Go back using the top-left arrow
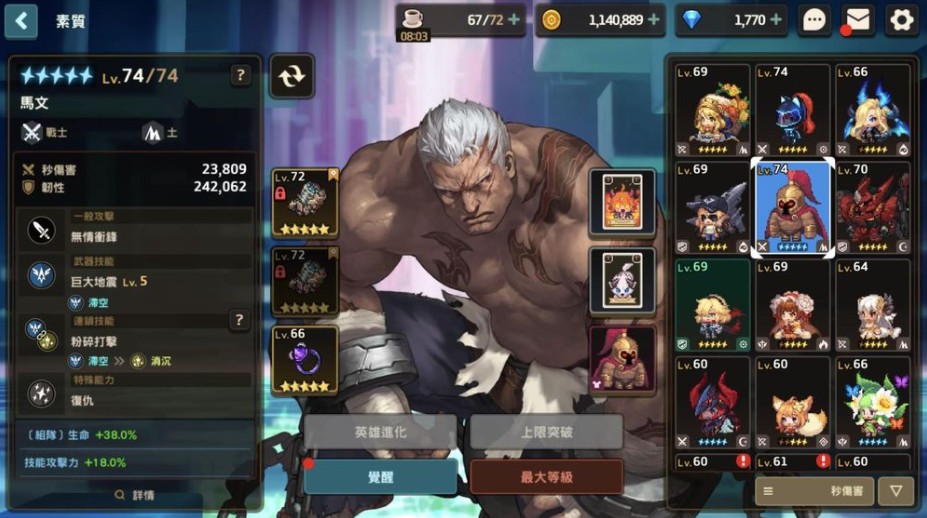The width and height of the screenshot is (927, 518). pos(21,20)
